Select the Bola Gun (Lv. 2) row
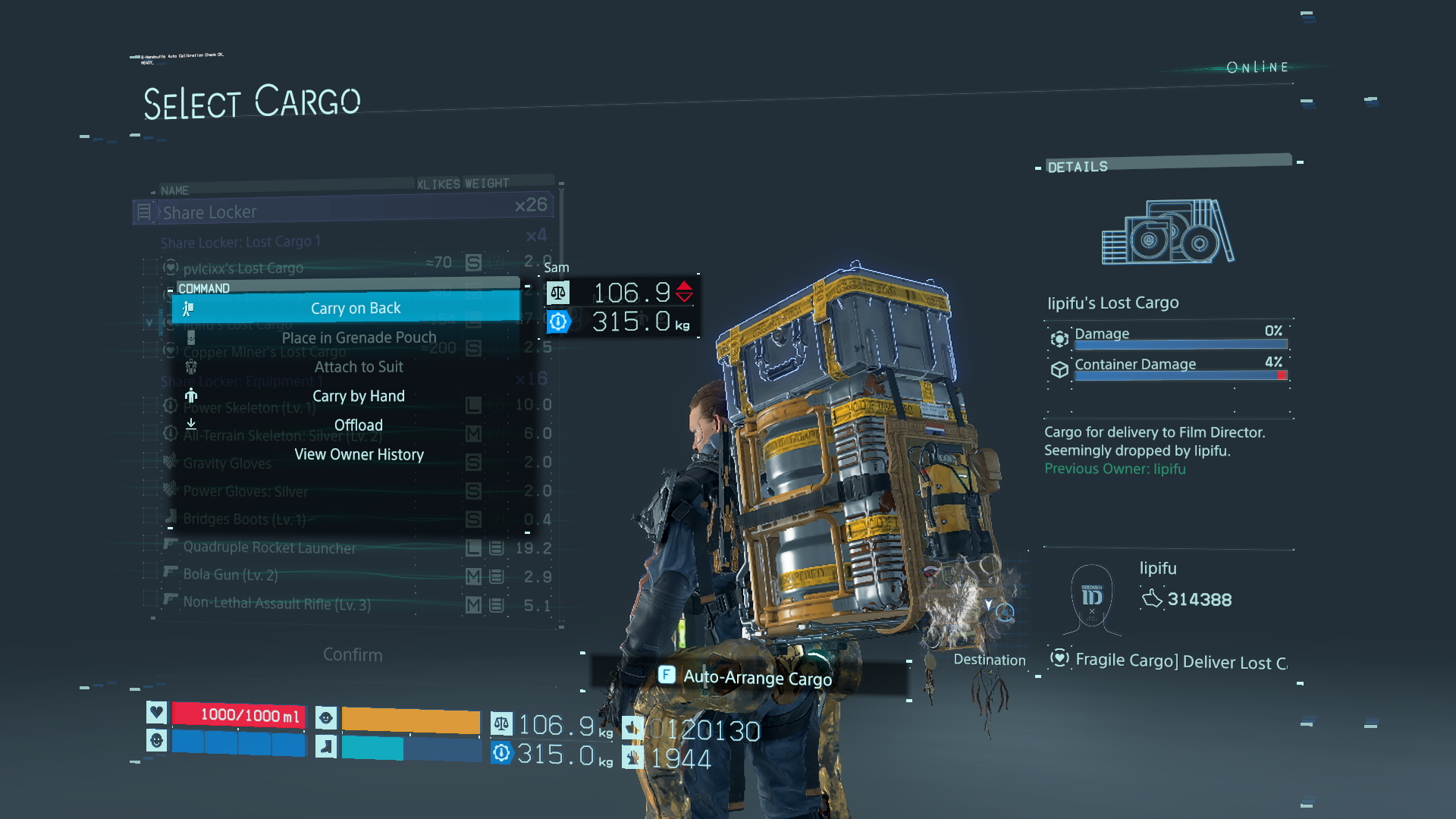This screenshot has height=819, width=1456. [231, 575]
